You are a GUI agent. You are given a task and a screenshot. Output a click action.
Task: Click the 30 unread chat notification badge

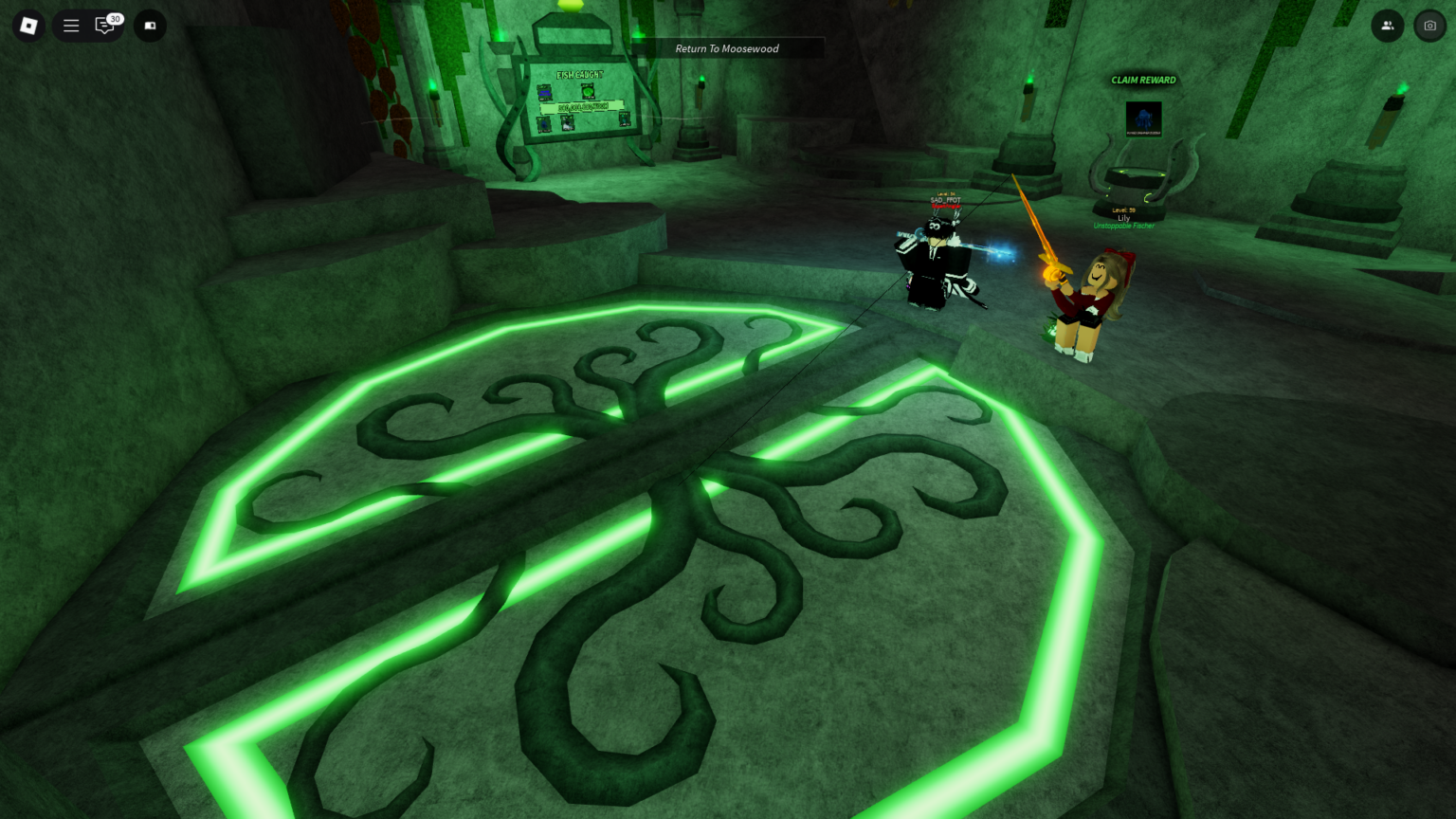click(x=115, y=17)
